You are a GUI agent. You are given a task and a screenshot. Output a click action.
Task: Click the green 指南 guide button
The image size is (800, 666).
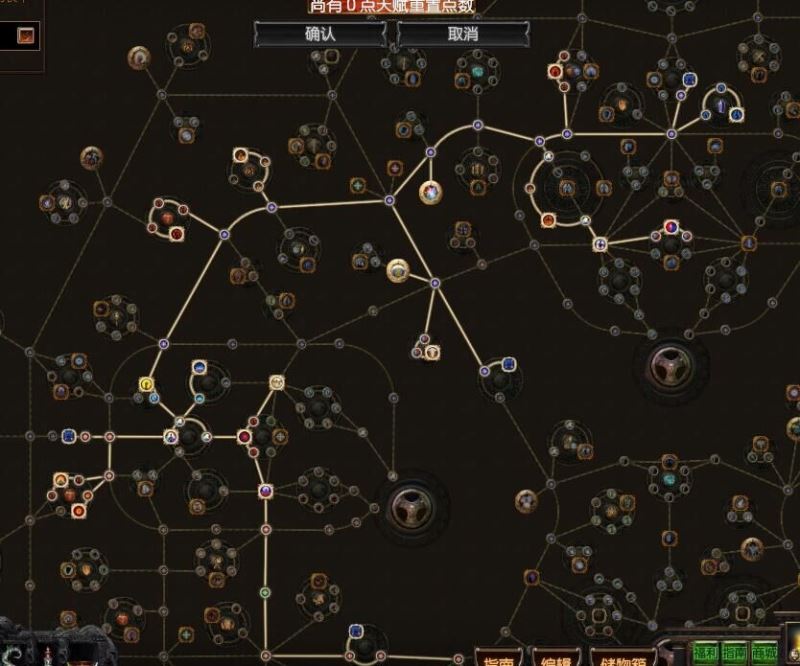[x=735, y=650]
